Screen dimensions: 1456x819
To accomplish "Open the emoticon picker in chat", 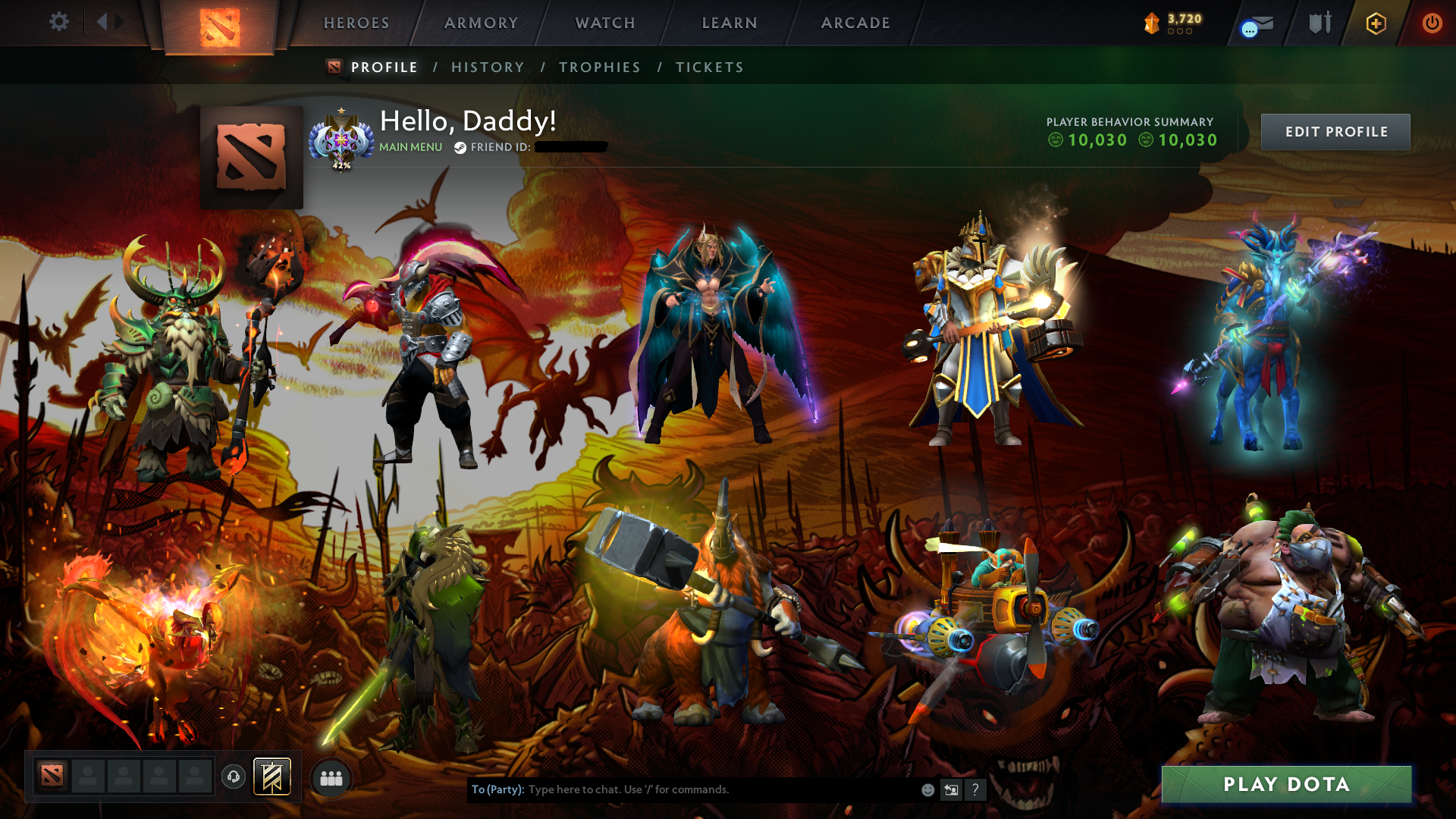I will click(x=927, y=789).
